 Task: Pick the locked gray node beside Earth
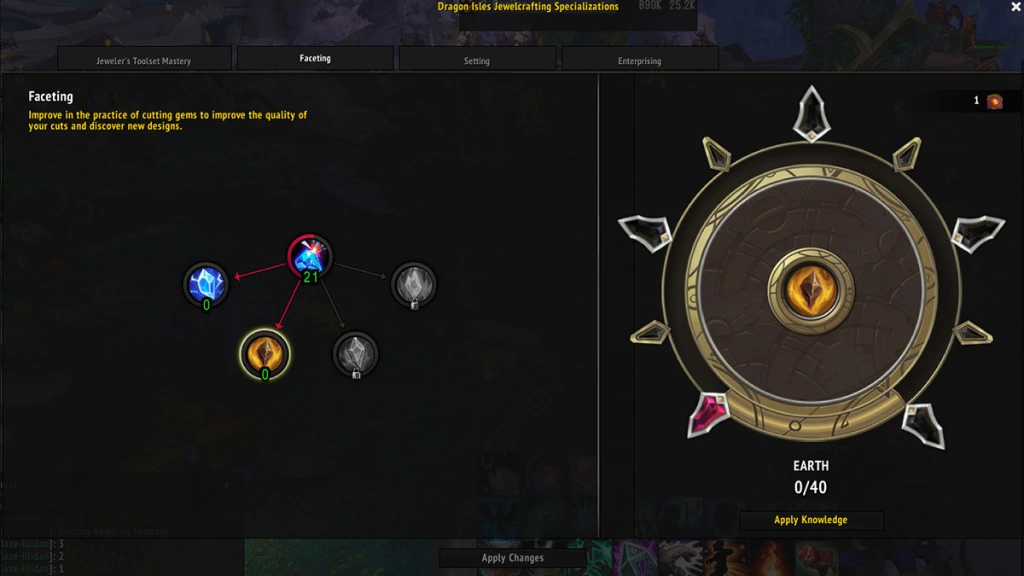(x=355, y=354)
